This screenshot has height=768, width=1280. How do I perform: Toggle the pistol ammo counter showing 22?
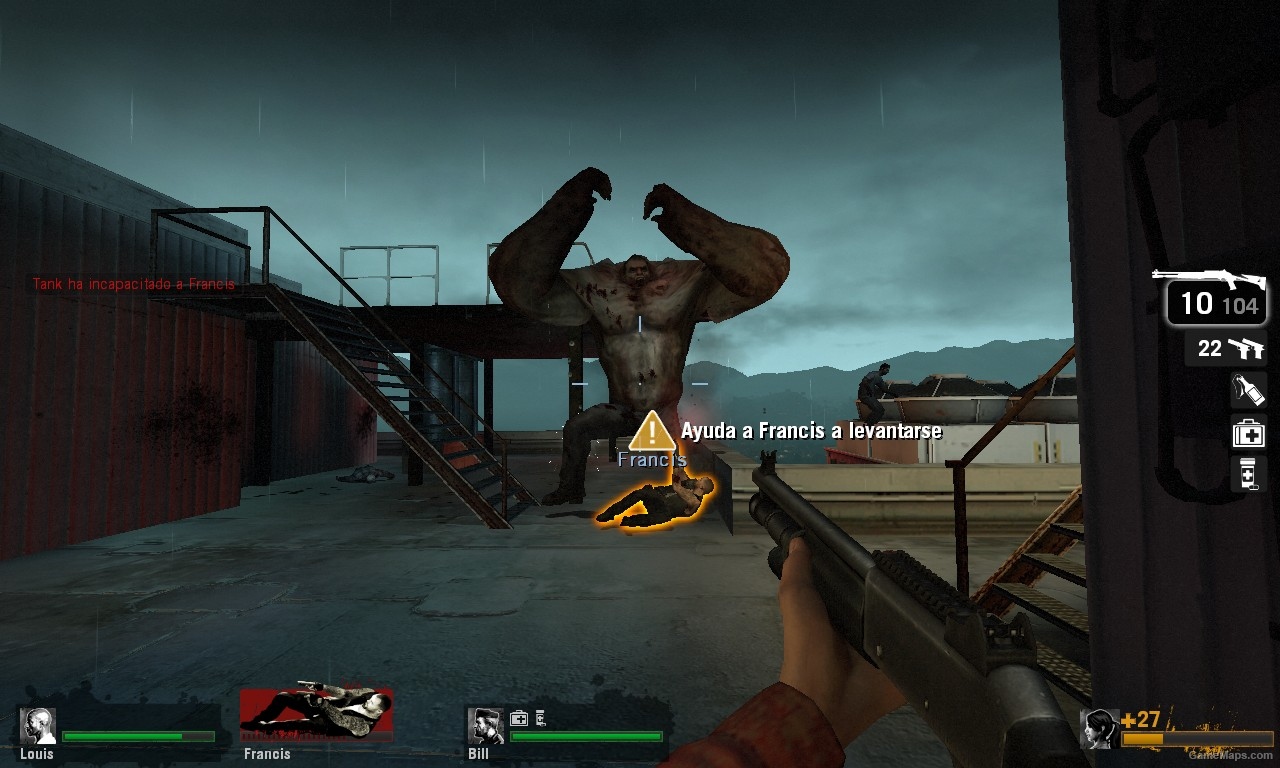pyautogui.click(x=1211, y=349)
